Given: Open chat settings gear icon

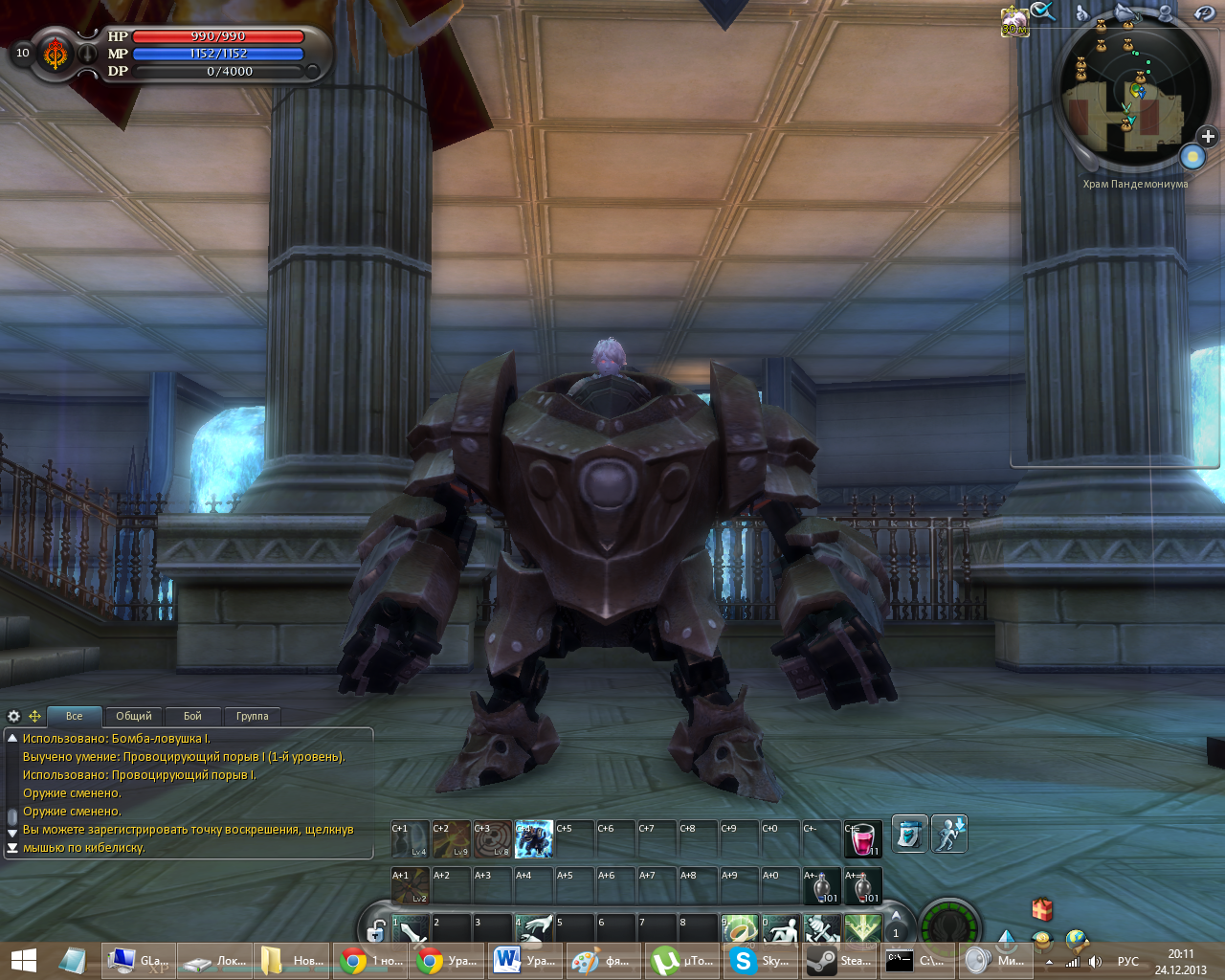Looking at the screenshot, I should pyautogui.click(x=13, y=716).
